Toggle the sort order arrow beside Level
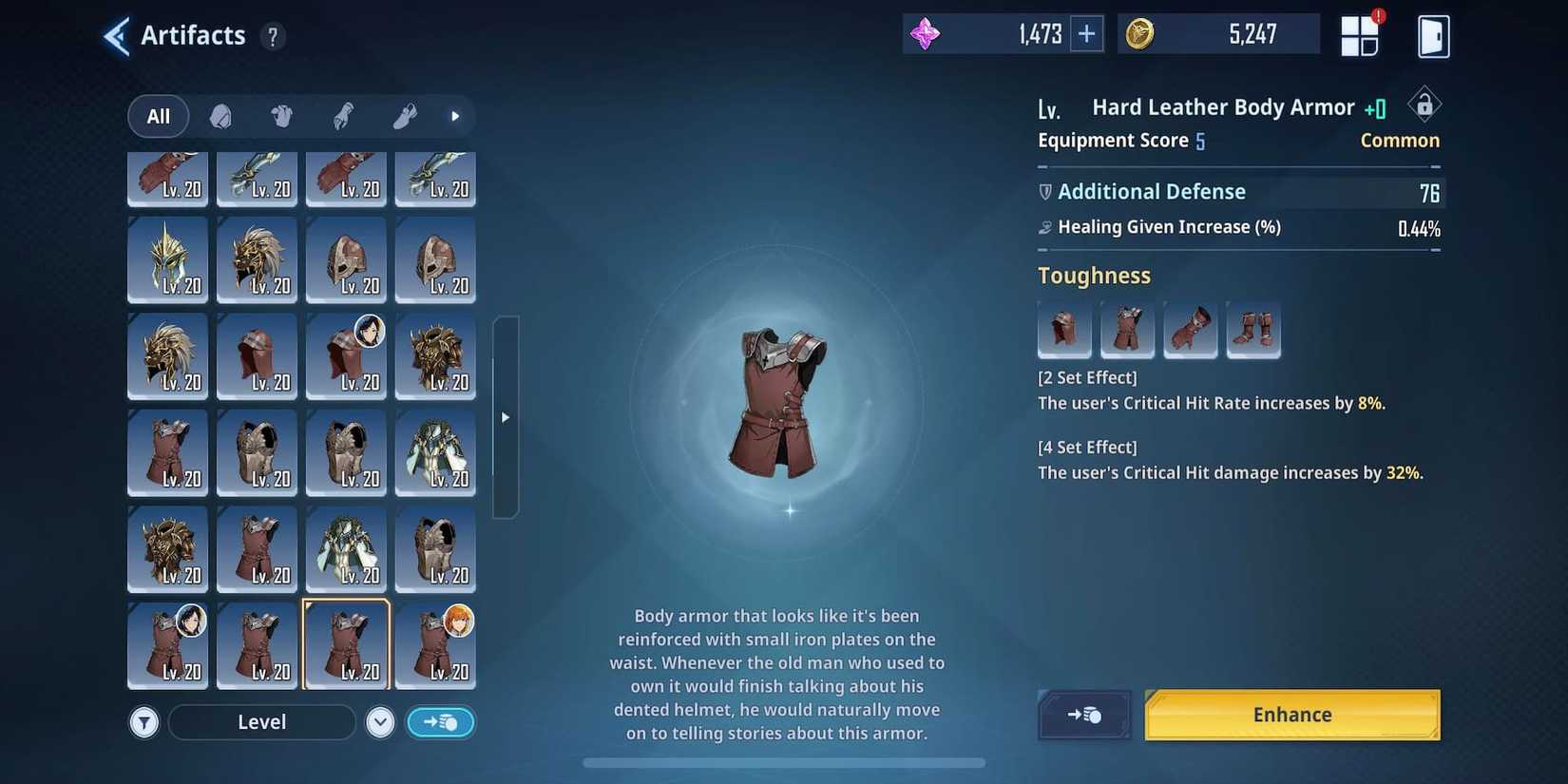 click(380, 722)
